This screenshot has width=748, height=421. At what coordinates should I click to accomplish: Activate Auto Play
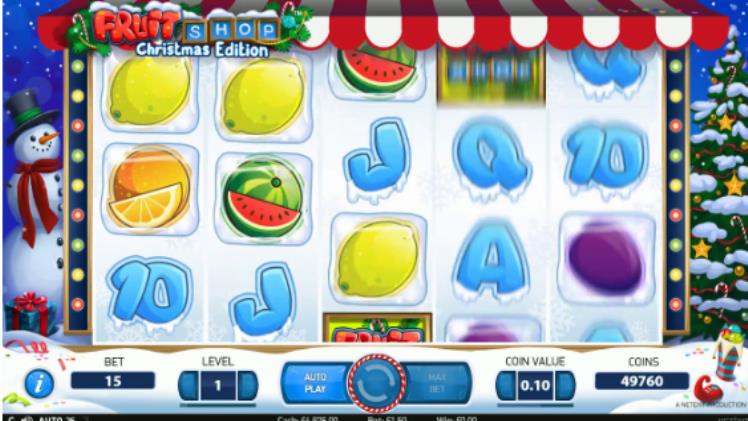click(314, 384)
